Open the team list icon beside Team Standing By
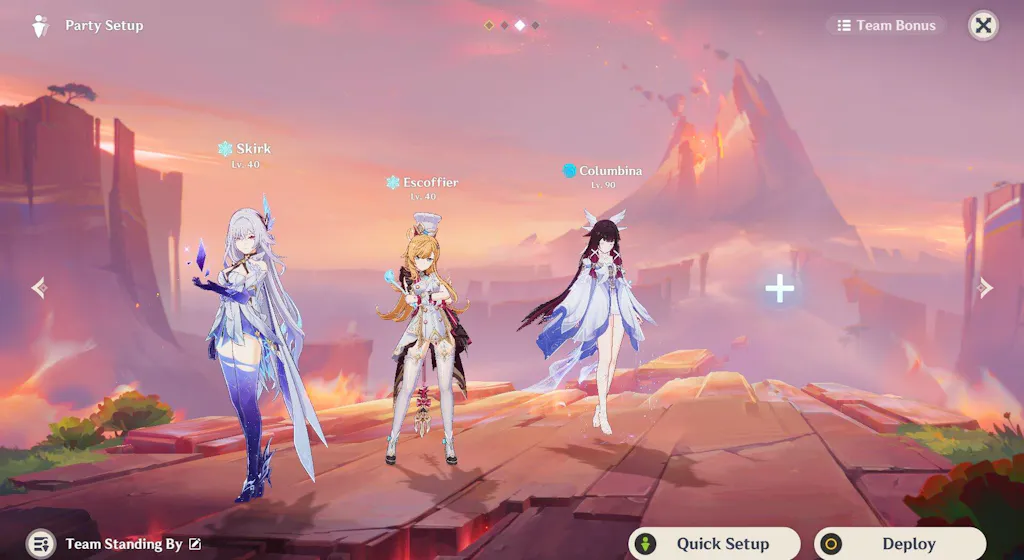This screenshot has width=1024, height=560. (x=41, y=544)
